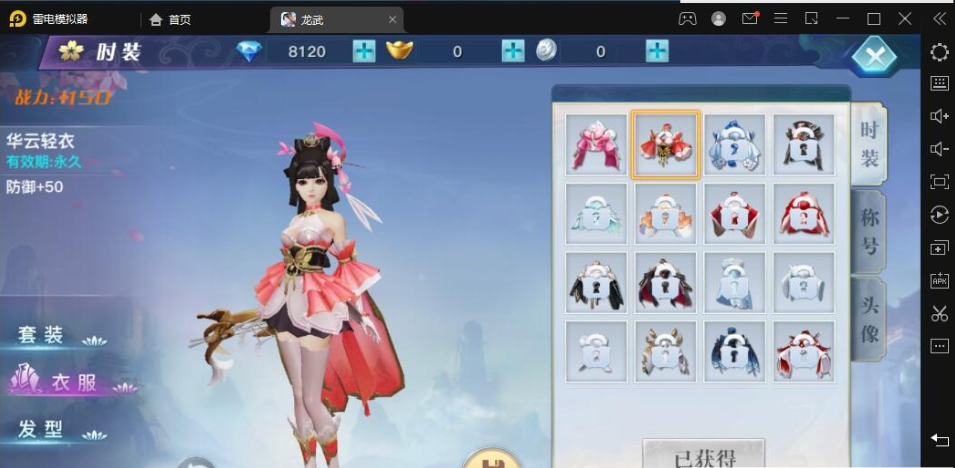Add gold ingots with the plus button
The width and height of the screenshot is (955, 468).
(513, 51)
